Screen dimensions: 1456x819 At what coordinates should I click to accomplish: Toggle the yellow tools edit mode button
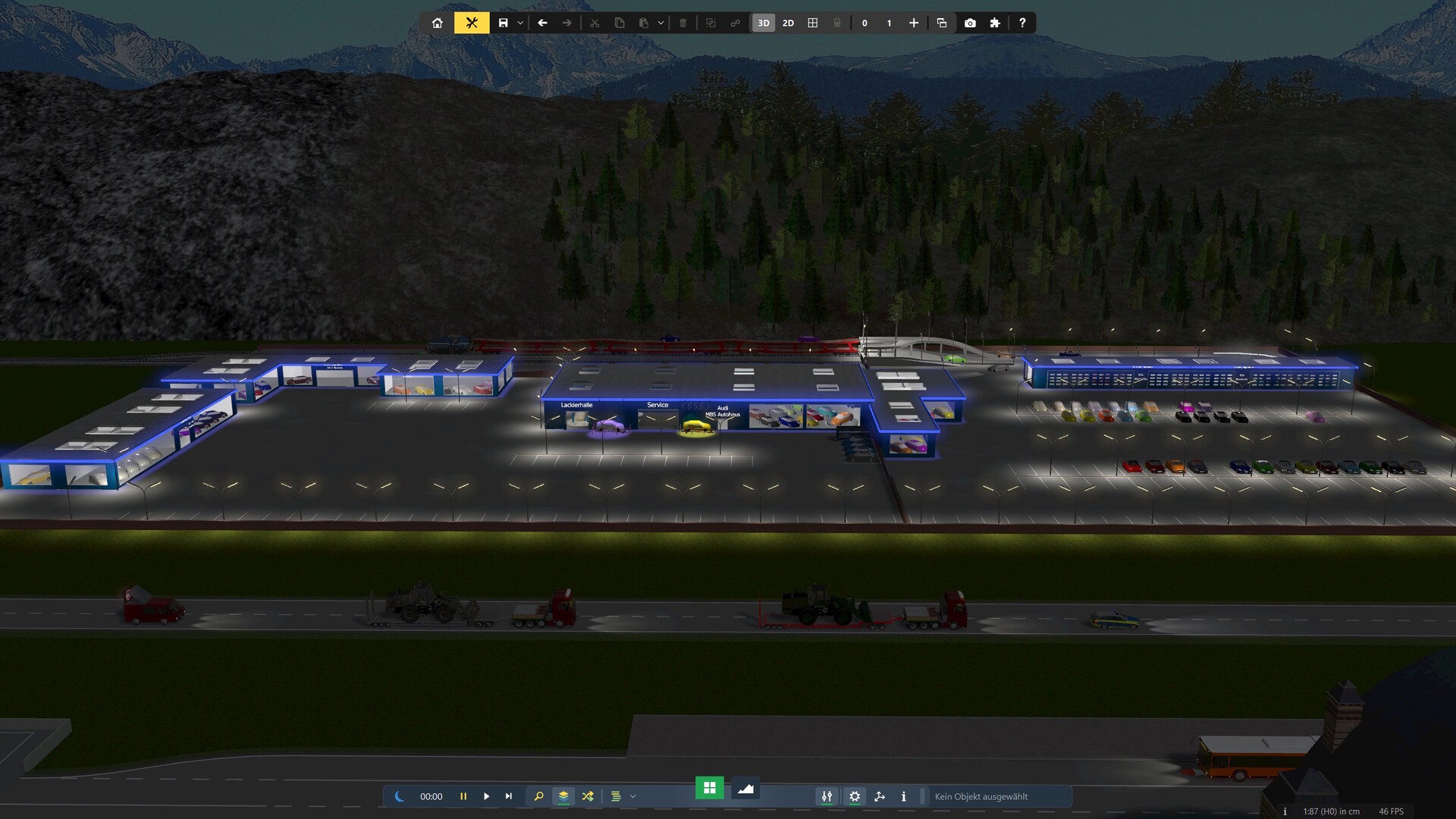pos(472,23)
